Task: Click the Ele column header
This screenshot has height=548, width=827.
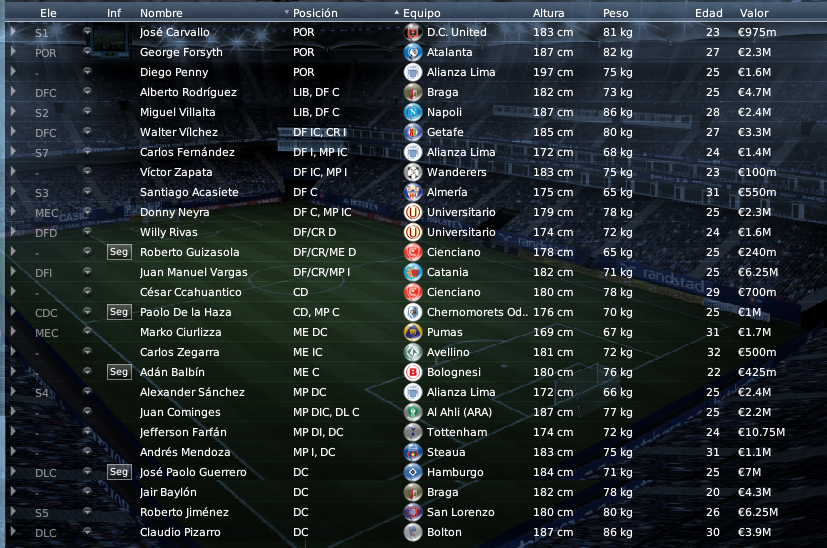Action: tap(46, 14)
